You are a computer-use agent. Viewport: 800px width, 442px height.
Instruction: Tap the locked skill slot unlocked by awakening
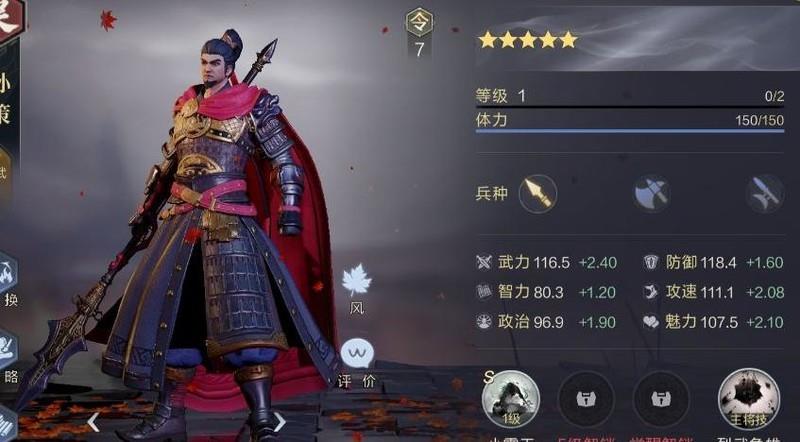click(x=661, y=398)
